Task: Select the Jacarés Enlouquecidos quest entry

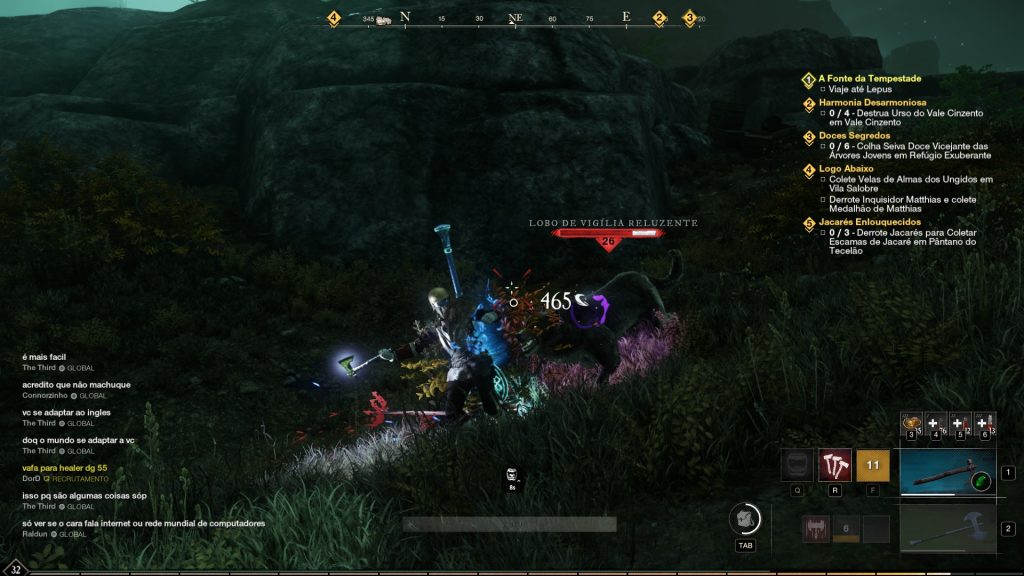Action: (869, 222)
